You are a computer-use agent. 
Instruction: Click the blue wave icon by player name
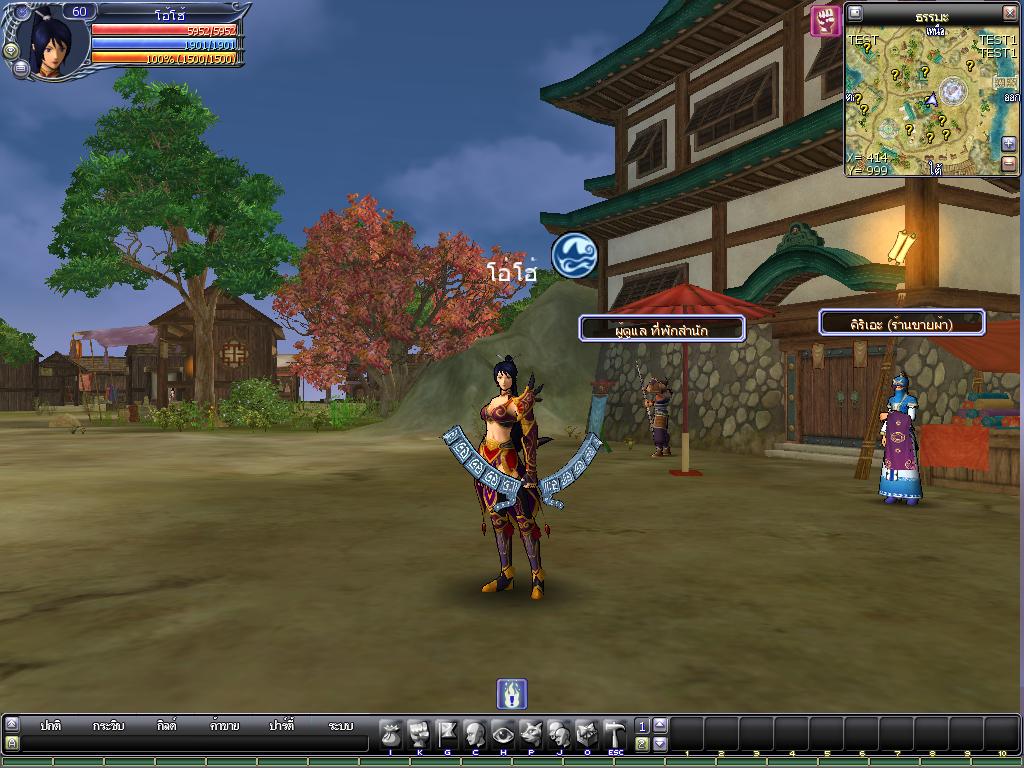coord(574,254)
